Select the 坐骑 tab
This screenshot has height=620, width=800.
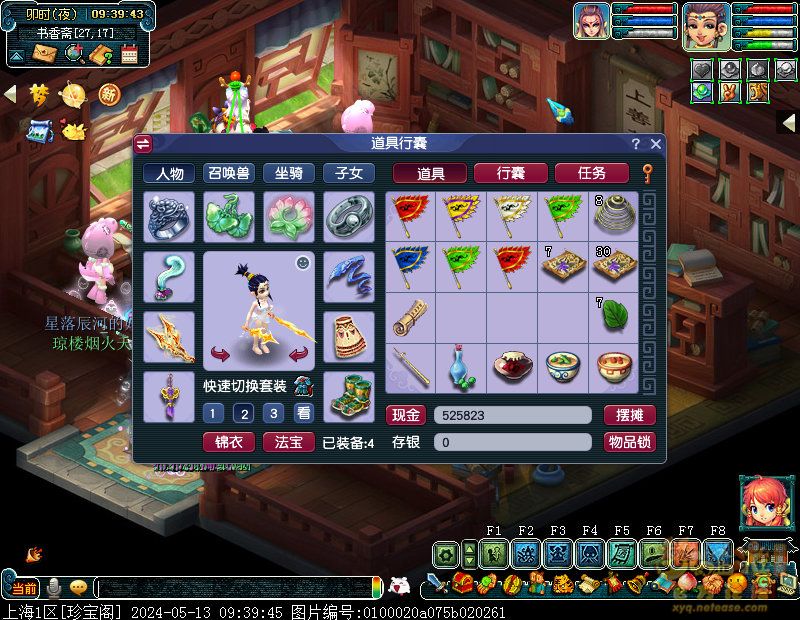[288, 173]
